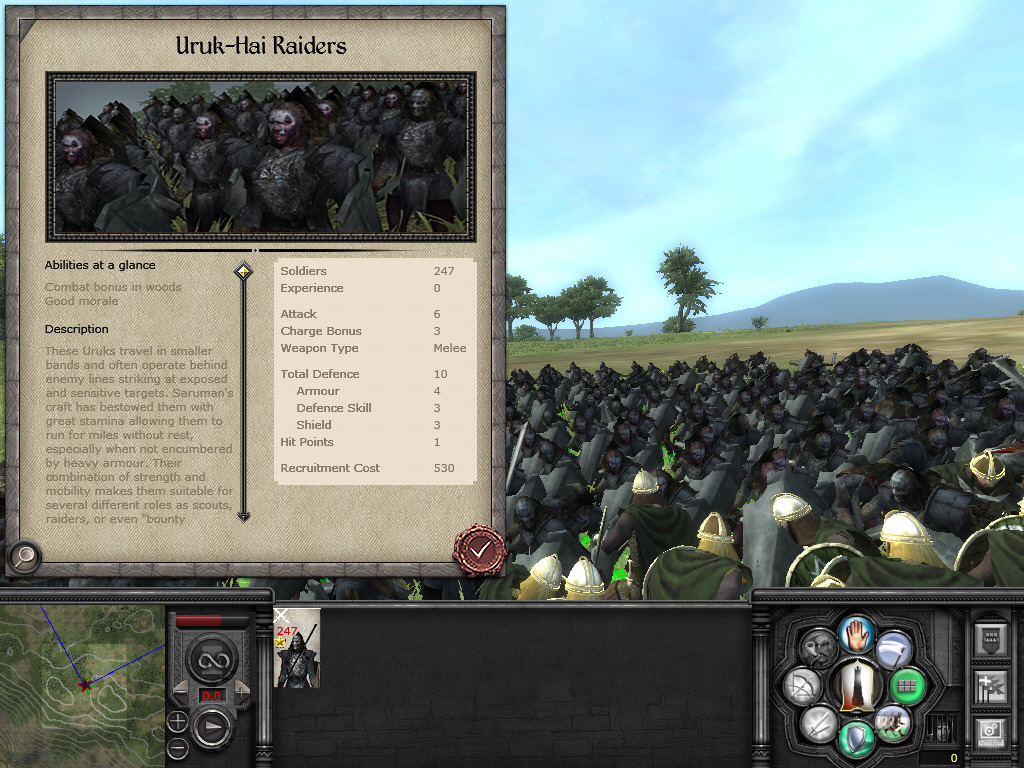1024x768 pixels.
Task: Click the banners button on right panel
Action: 992,687
